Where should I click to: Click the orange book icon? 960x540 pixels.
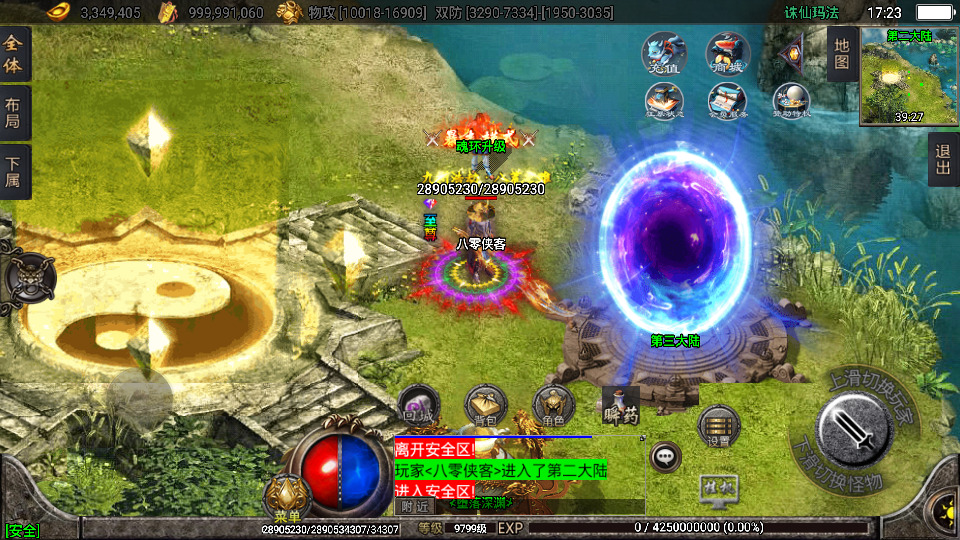pyautogui.click(x=664, y=101)
